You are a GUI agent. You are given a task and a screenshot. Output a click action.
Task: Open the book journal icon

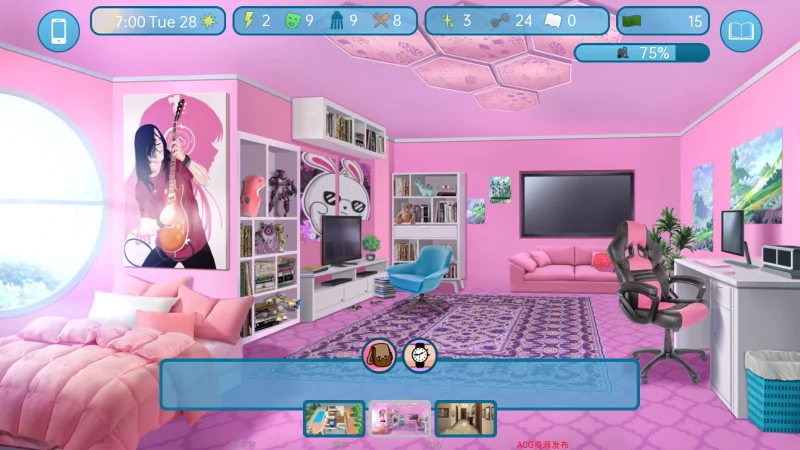click(740, 31)
